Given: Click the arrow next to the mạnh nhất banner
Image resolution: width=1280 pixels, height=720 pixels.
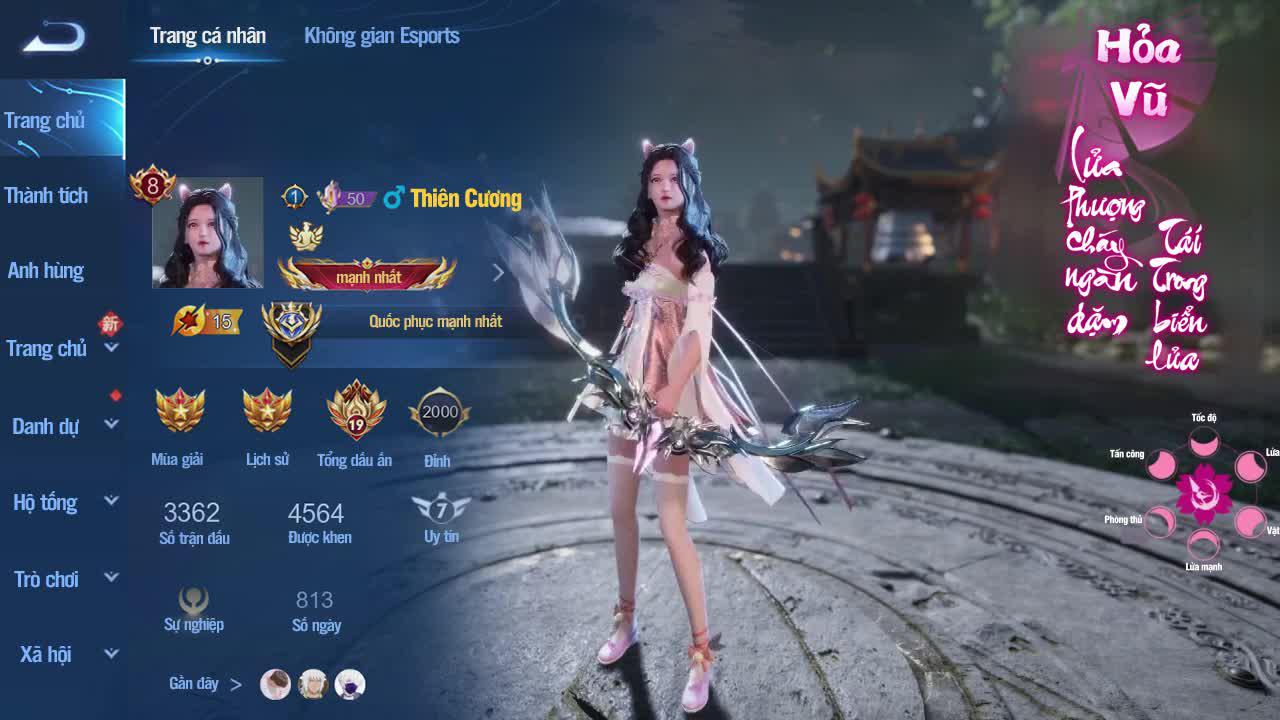Looking at the screenshot, I should click(495, 270).
